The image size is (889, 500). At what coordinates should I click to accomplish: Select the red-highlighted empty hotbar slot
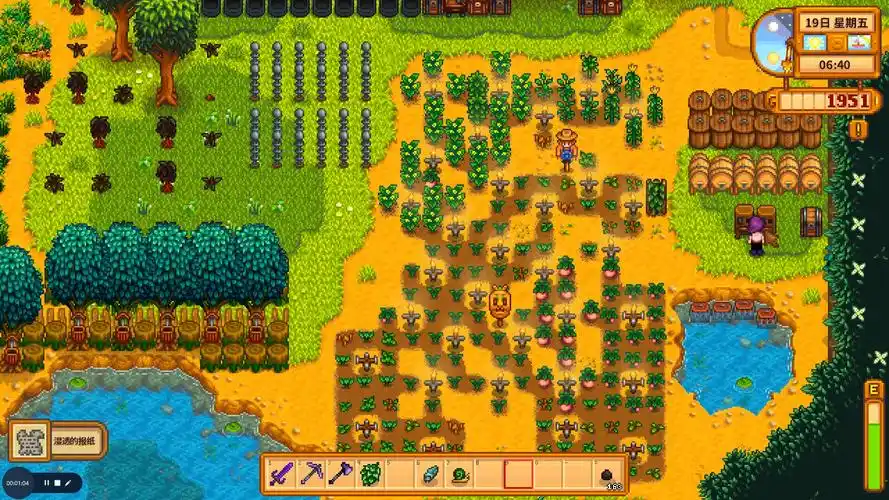(518, 473)
